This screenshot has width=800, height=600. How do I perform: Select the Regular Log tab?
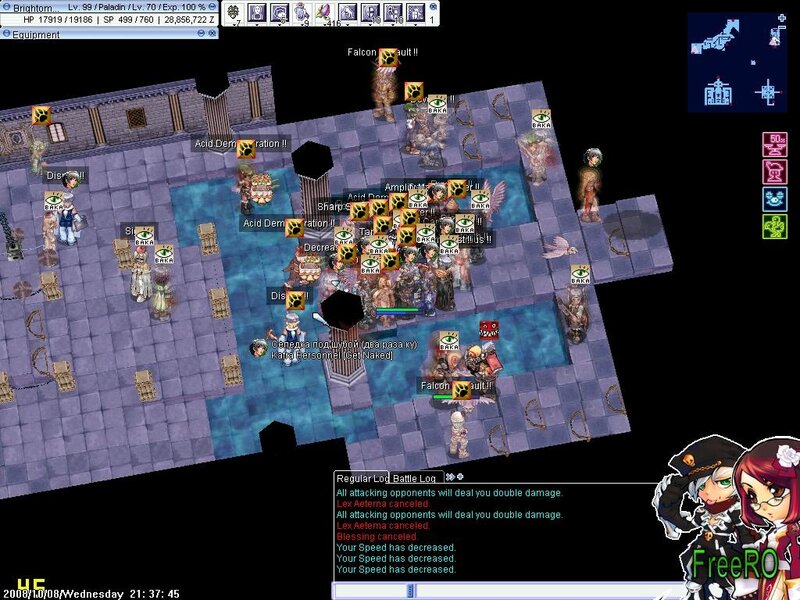click(361, 479)
